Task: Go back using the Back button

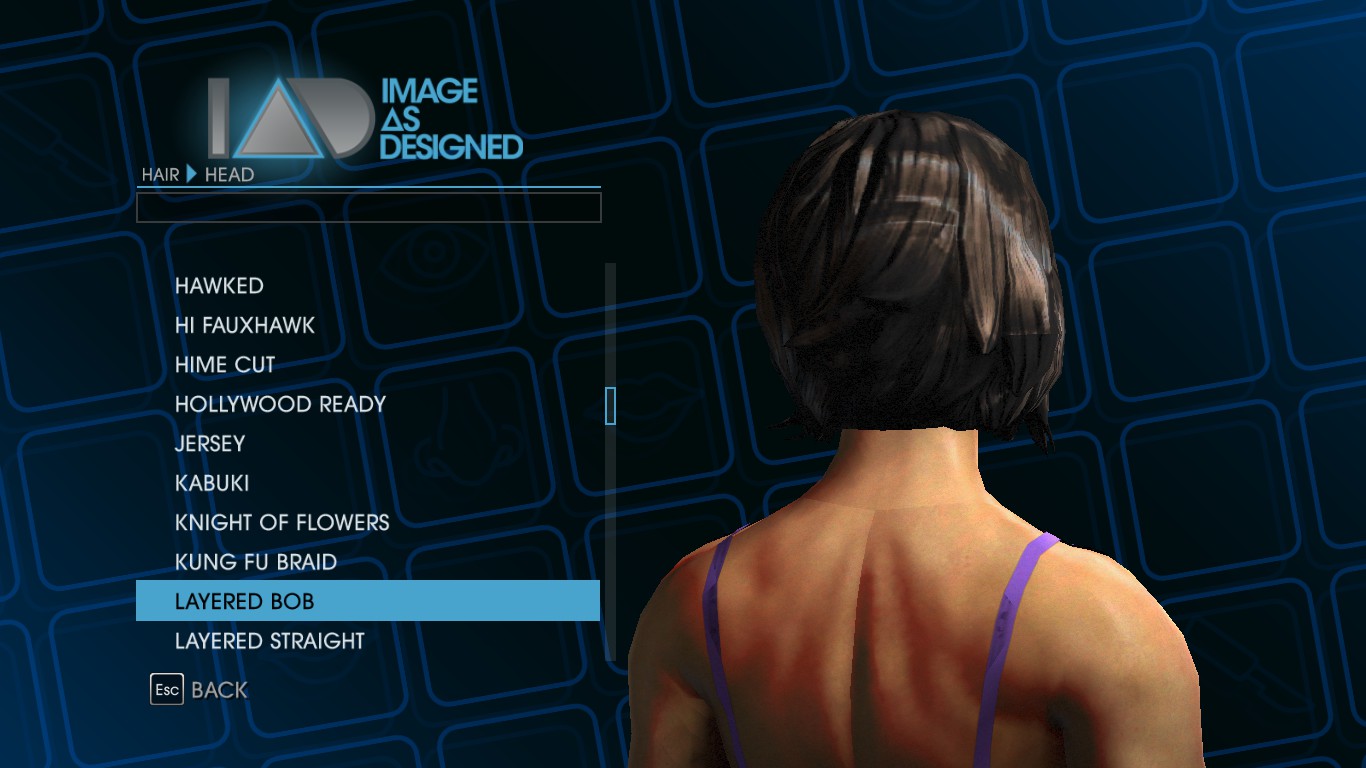Action: (200, 690)
